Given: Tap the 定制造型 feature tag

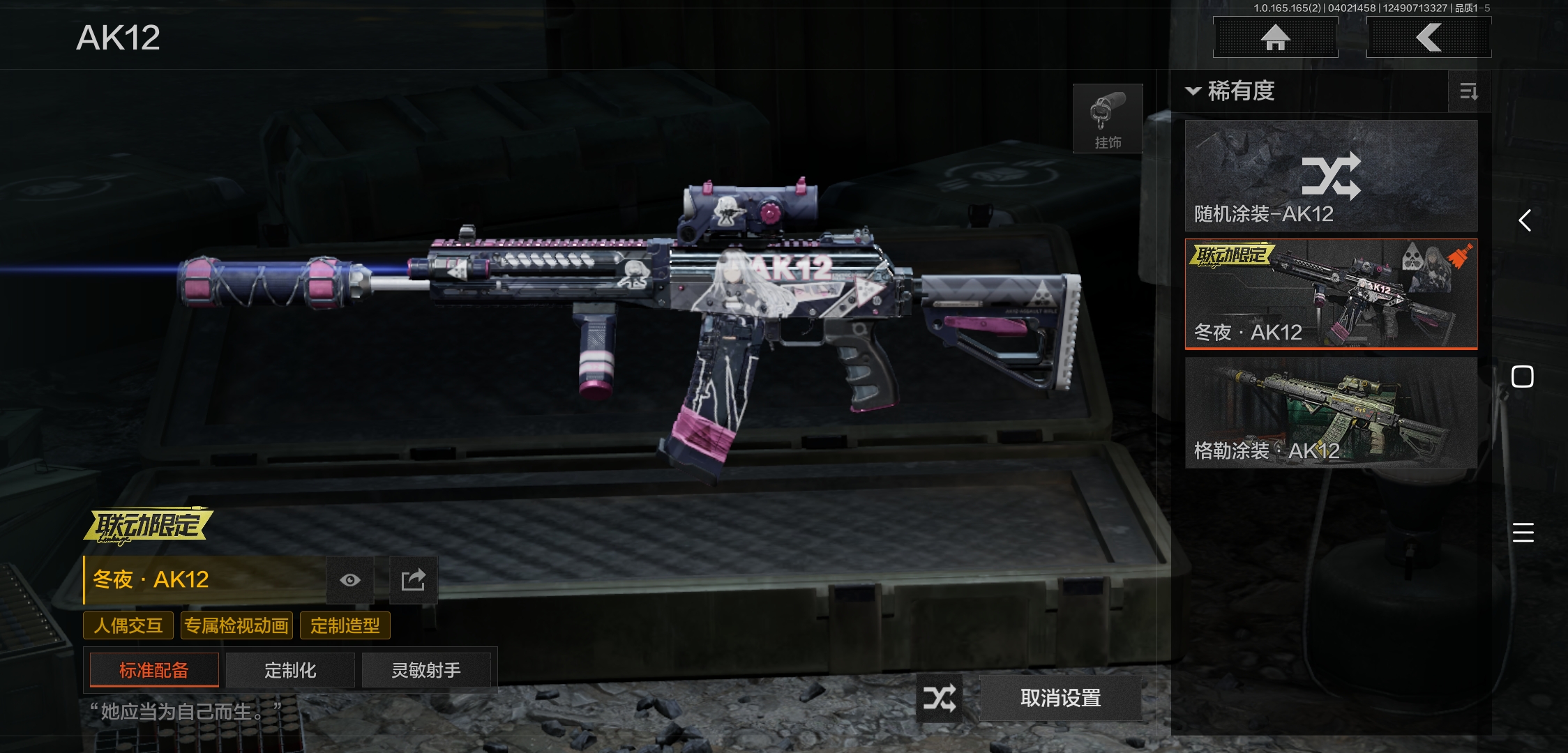Looking at the screenshot, I should point(345,625).
